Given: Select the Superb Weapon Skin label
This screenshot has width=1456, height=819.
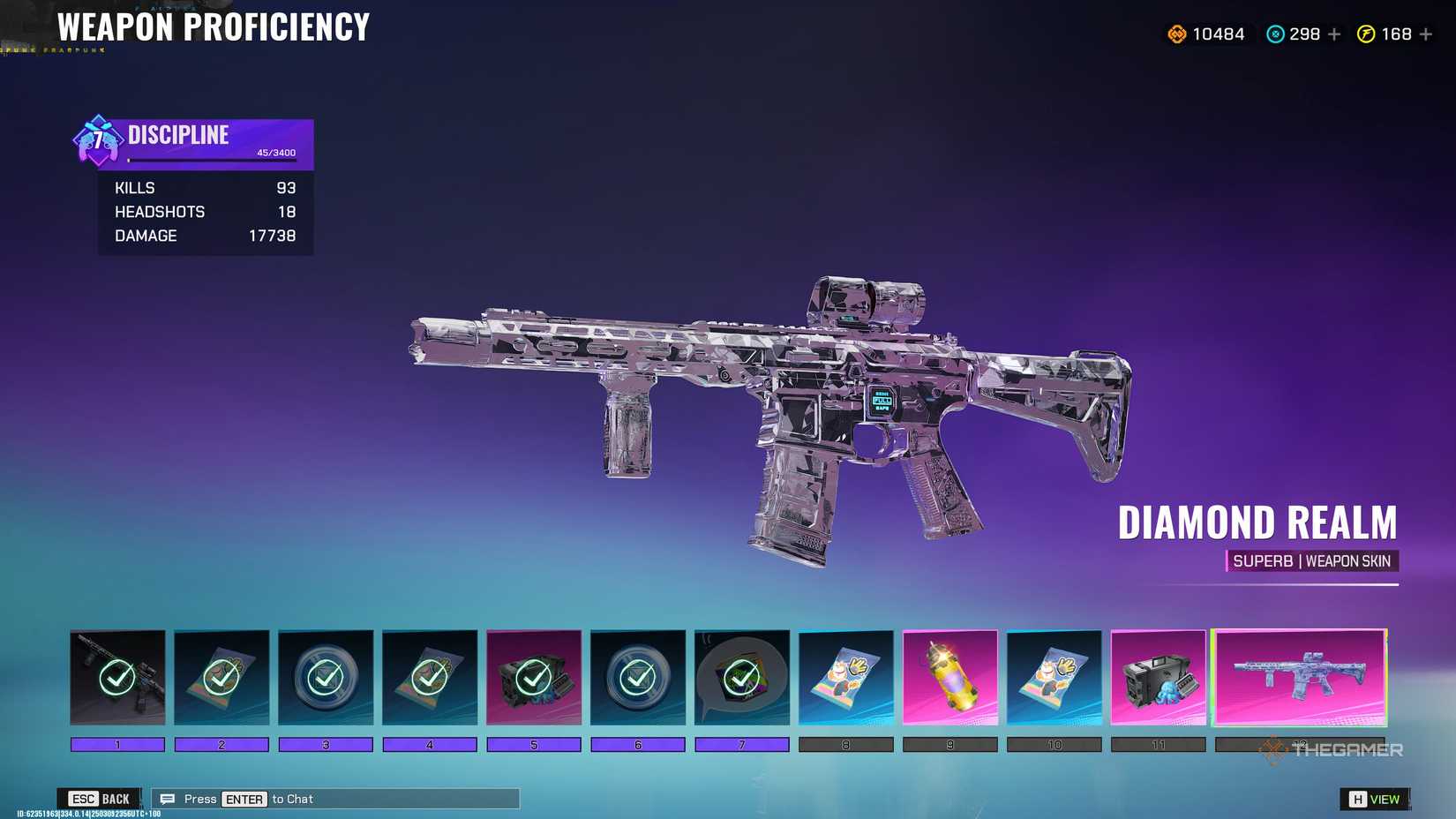Looking at the screenshot, I should coord(1312,561).
